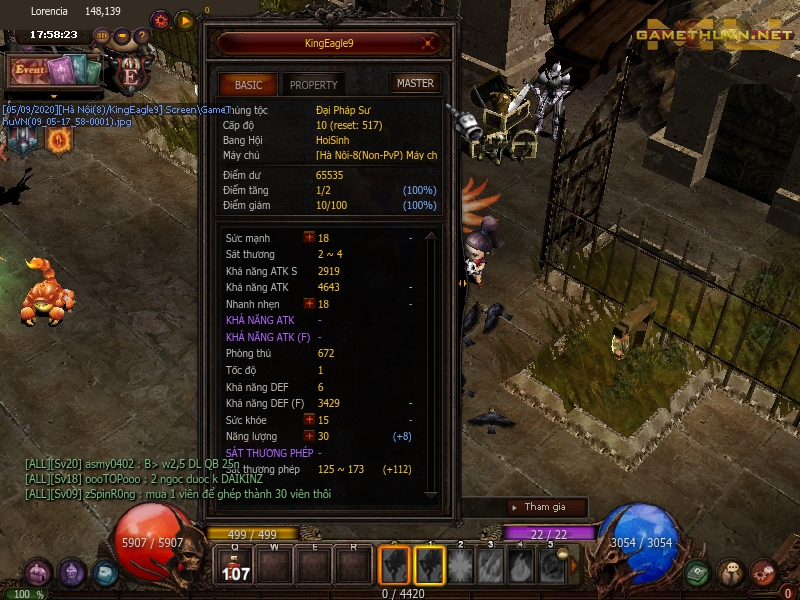Click the Tham gia button

(543, 507)
